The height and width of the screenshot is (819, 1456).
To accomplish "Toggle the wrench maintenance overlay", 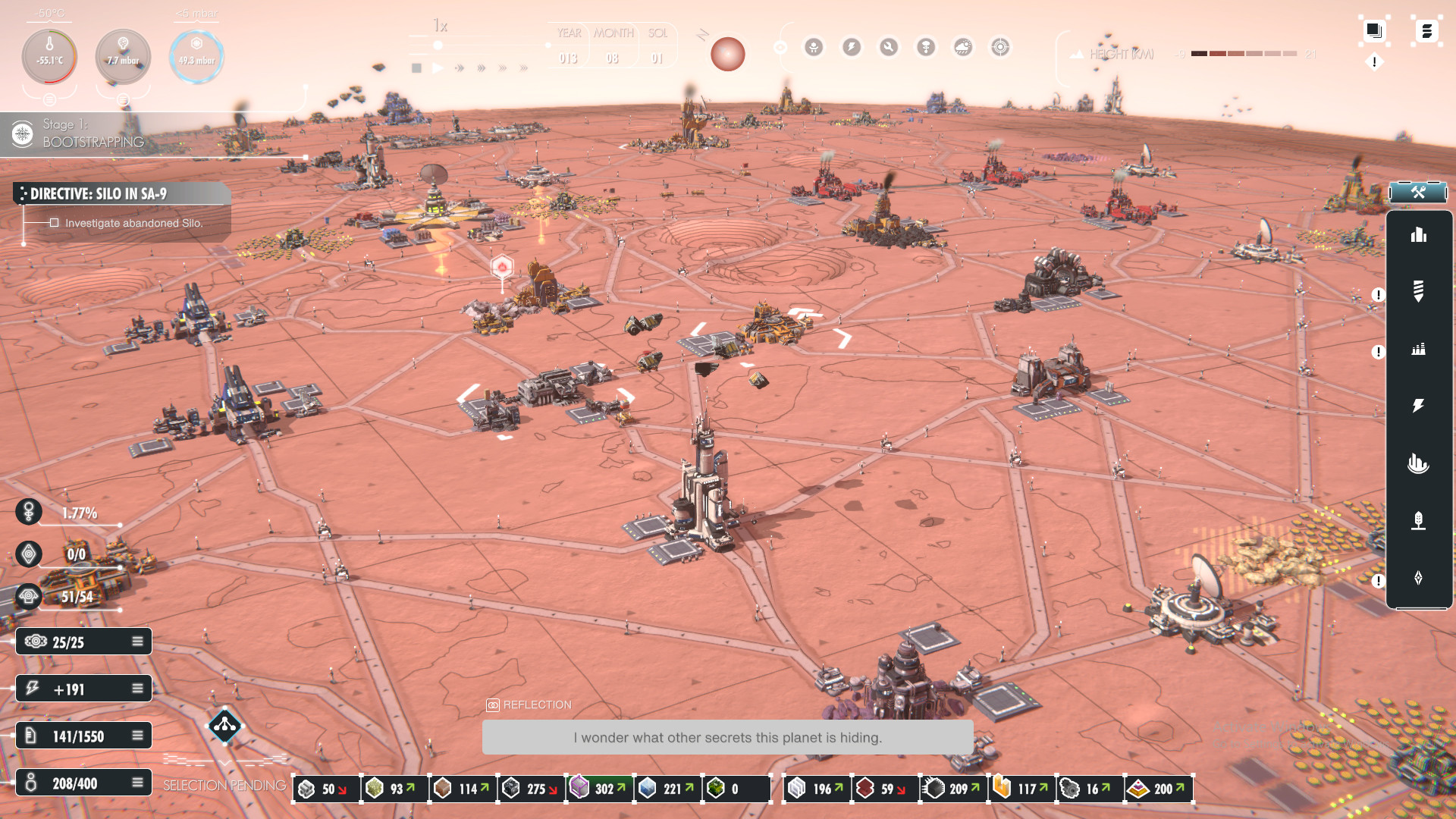I will click(889, 48).
